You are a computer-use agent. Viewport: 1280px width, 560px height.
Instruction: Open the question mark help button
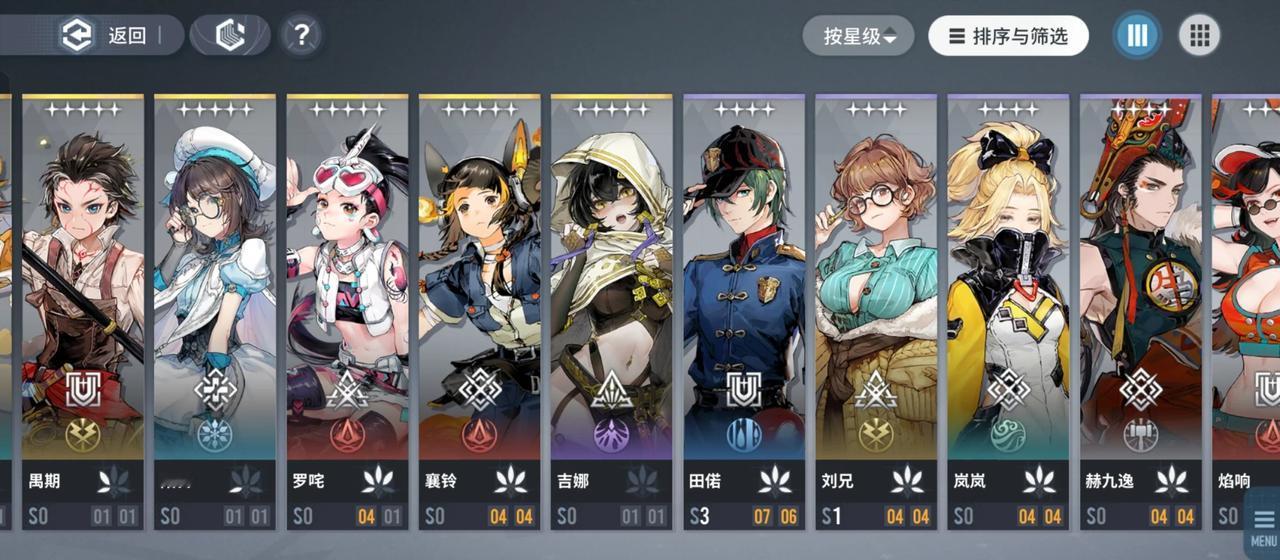[x=300, y=36]
